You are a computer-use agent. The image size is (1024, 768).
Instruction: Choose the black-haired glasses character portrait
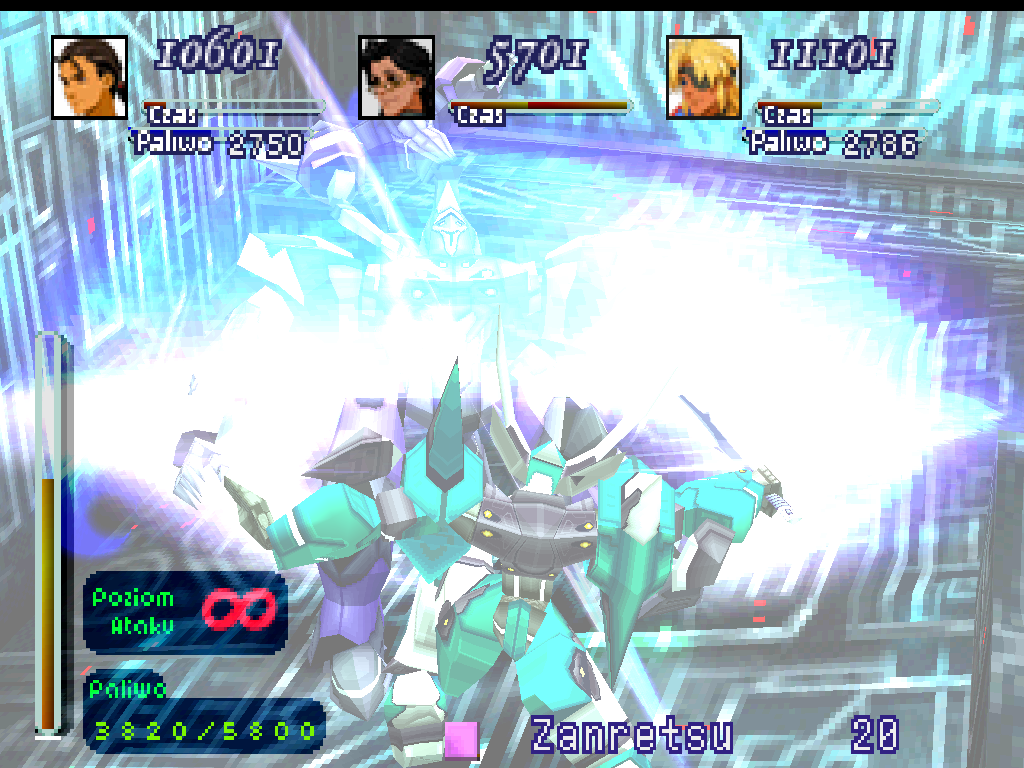(396, 77)
